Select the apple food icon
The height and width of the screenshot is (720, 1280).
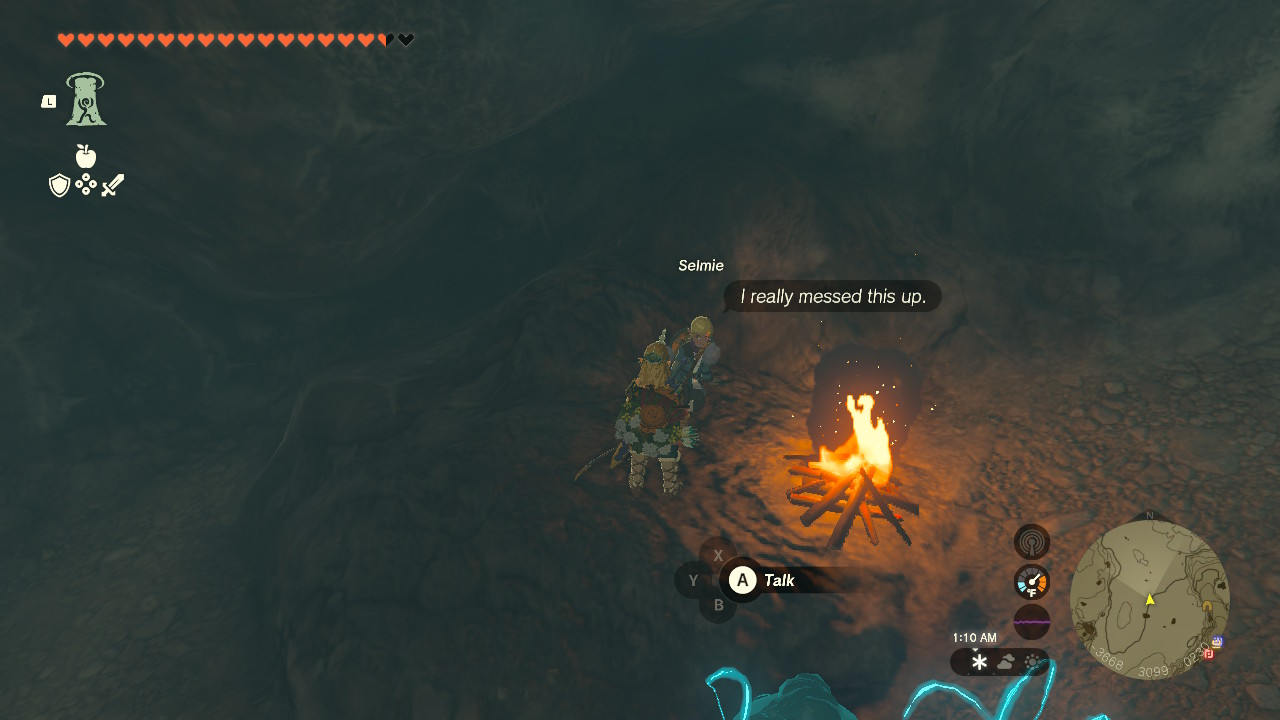(86, 156)
